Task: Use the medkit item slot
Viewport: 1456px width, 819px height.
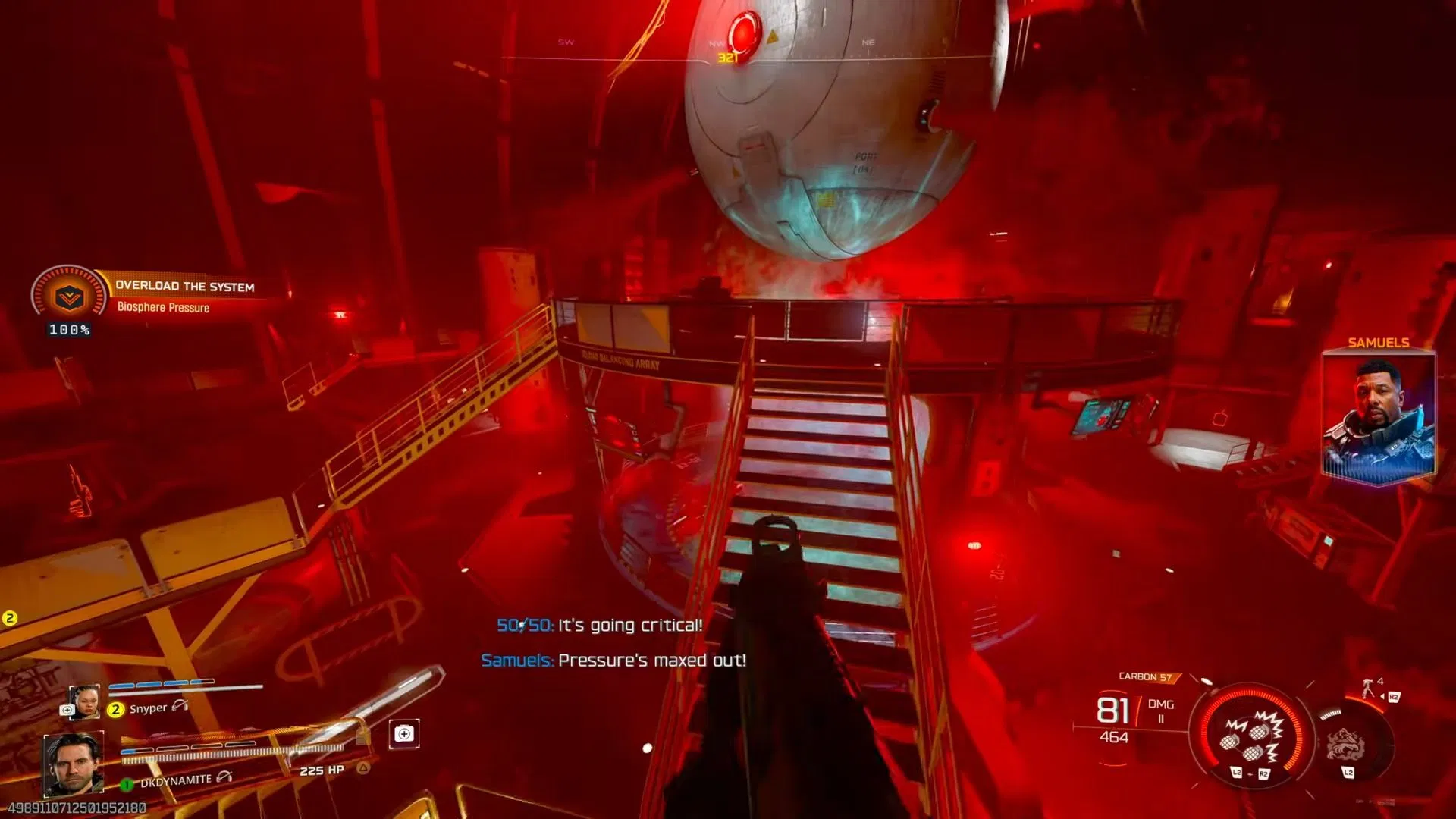Action: tap(404, 734)
